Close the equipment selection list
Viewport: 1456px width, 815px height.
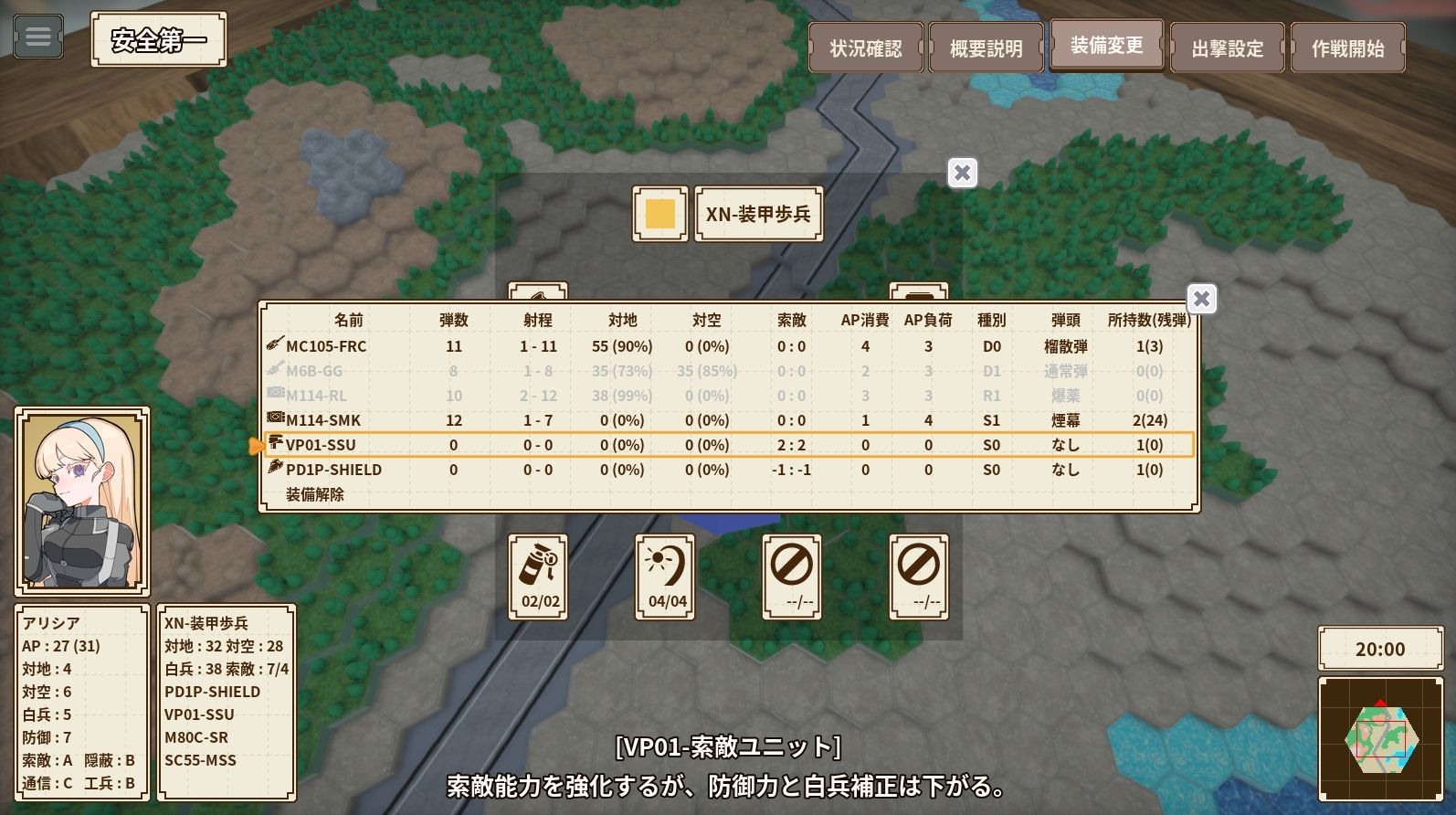tap(1201, 299)
